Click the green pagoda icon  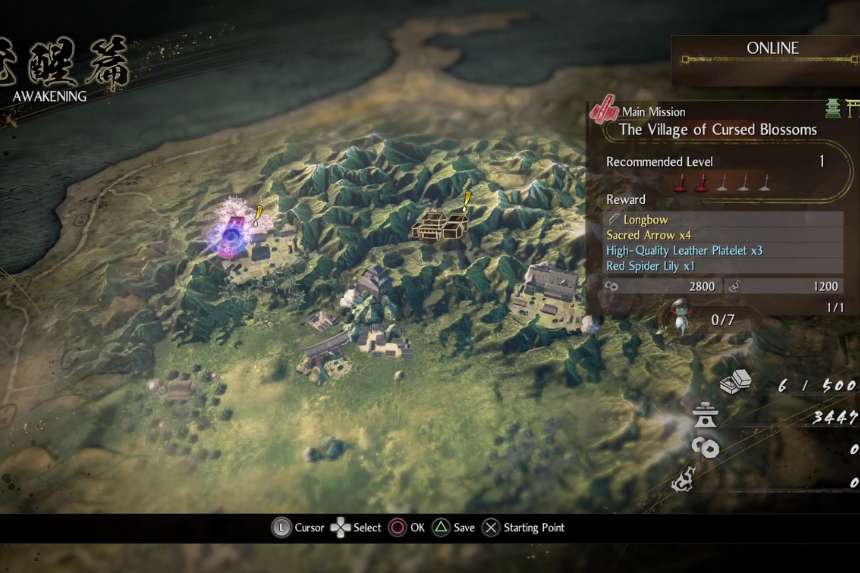(x=832, y=109)
